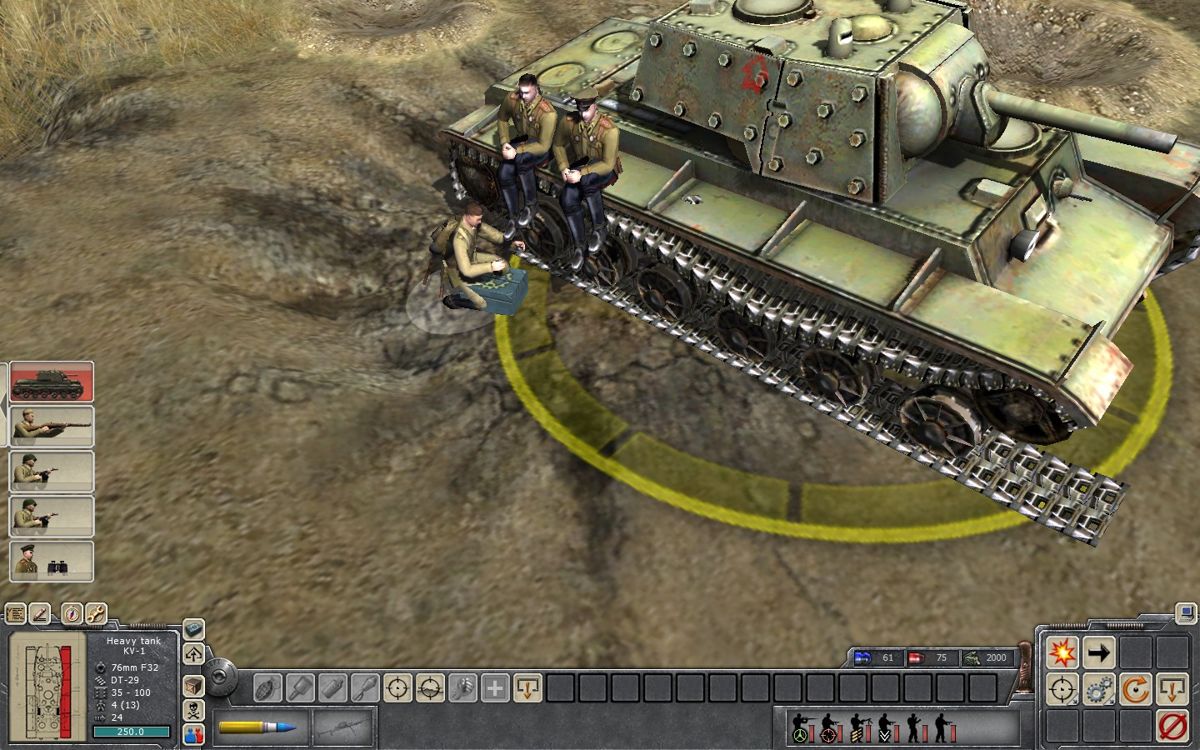The height and width of the screenshot is (750, 1200).
Task: Click the red and blue figures button
Action: [194, 733]
